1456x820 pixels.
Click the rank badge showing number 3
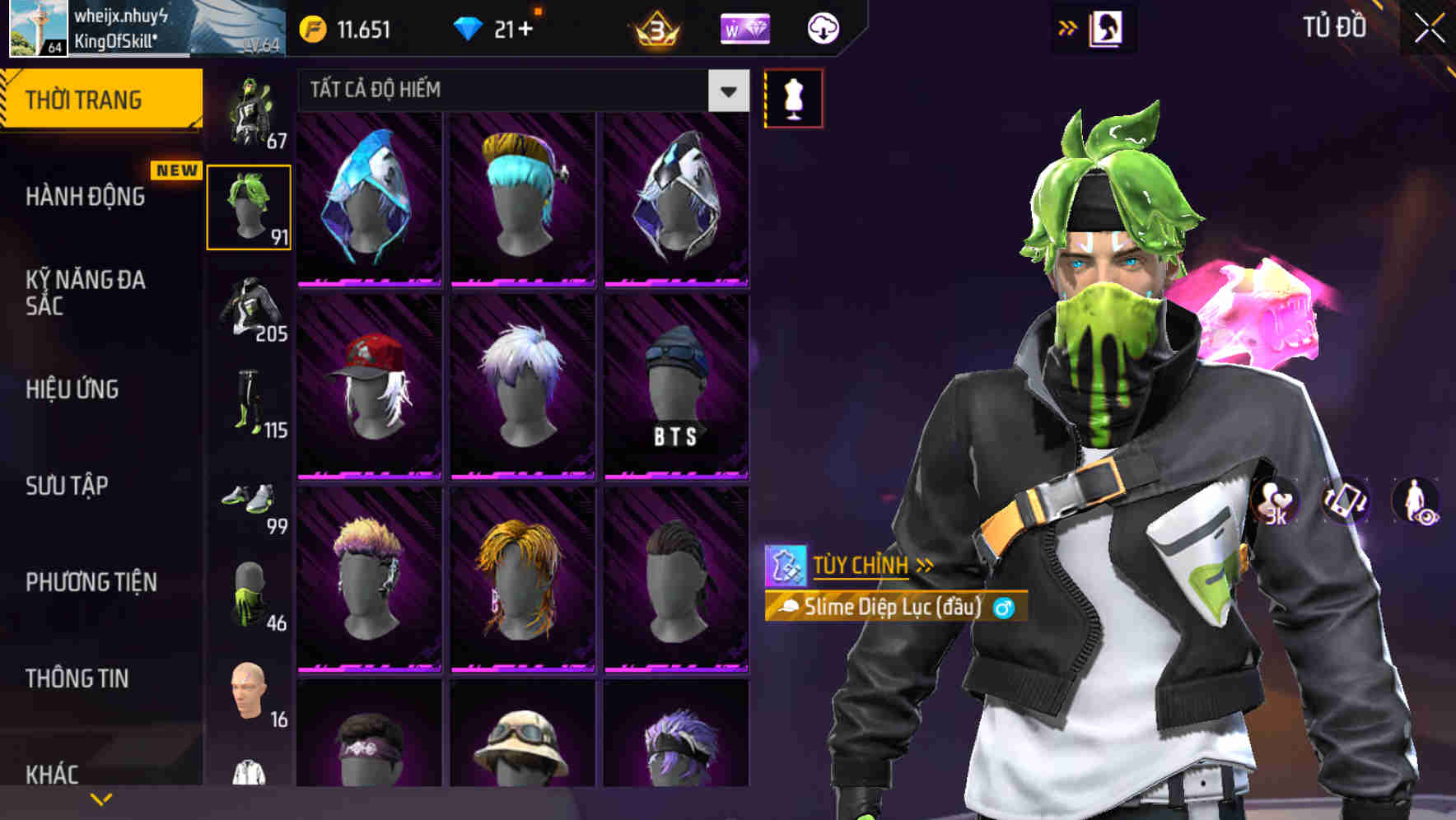click(655, 27)
